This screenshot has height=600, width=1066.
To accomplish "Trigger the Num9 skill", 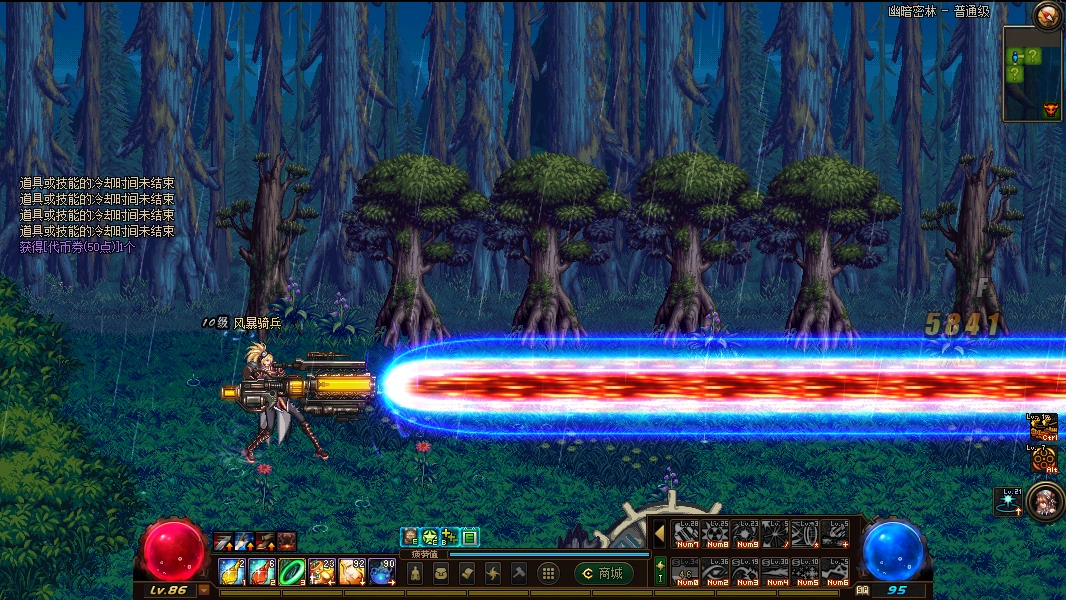I will 746,535.
